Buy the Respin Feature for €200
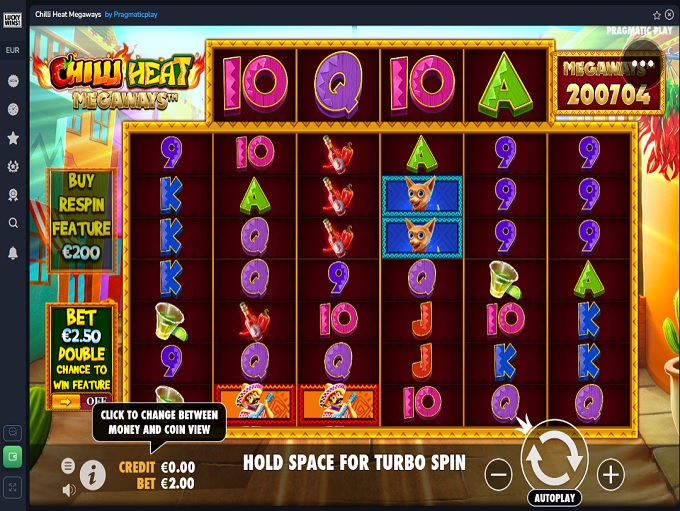This screenshot has height=511, width=680. (82, 219)
